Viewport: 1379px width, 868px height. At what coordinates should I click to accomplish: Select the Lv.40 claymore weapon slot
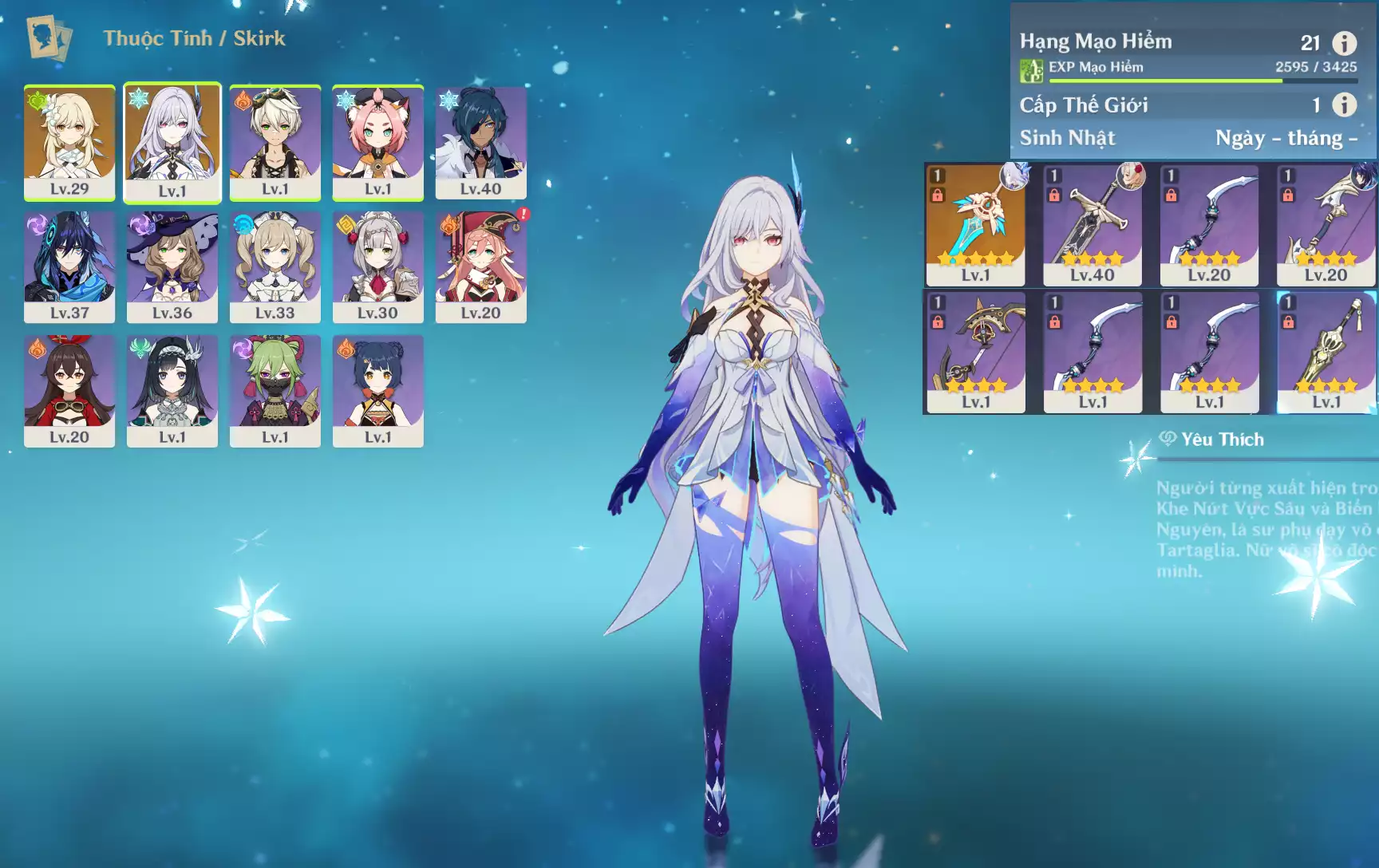point(1093,225)
